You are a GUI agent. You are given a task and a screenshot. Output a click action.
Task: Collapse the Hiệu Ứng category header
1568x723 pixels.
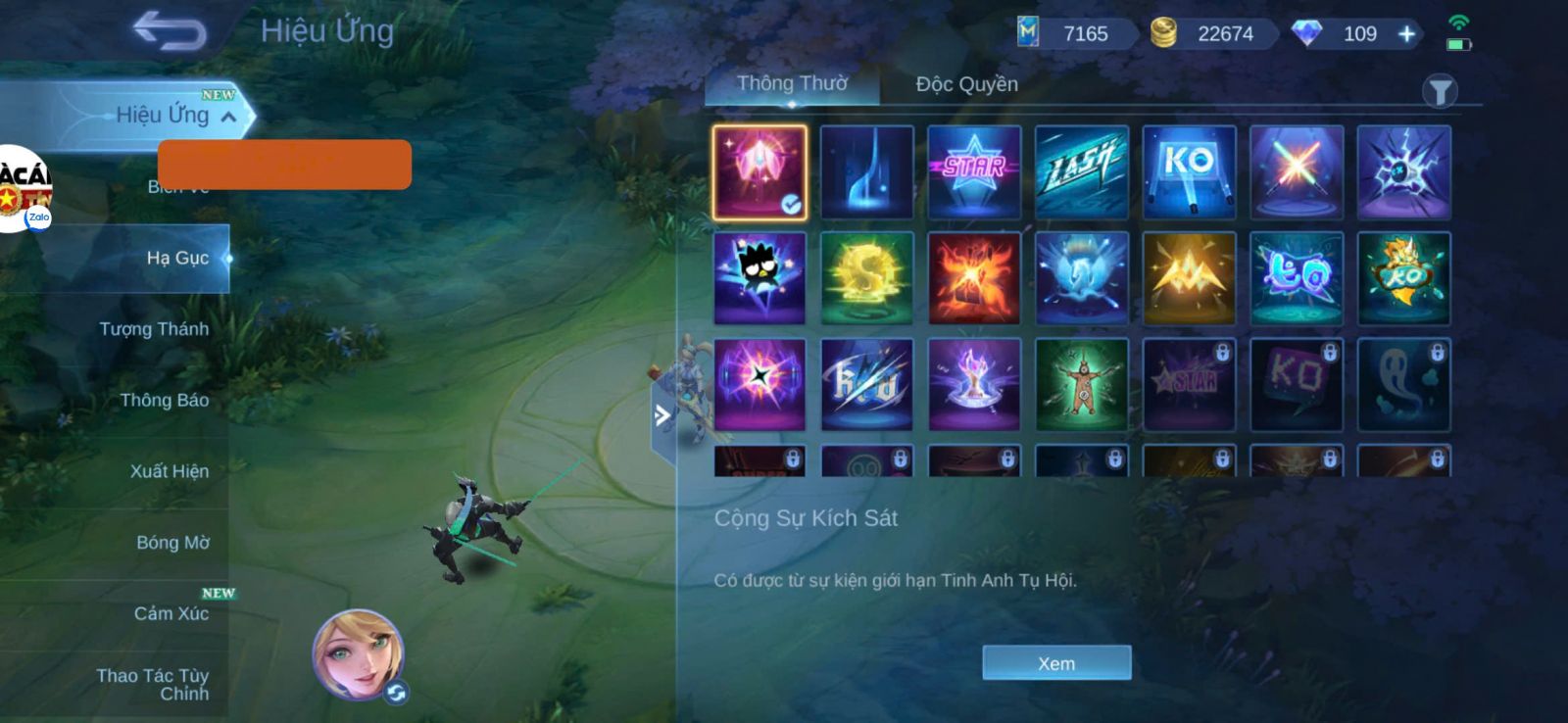click(228, 117)
